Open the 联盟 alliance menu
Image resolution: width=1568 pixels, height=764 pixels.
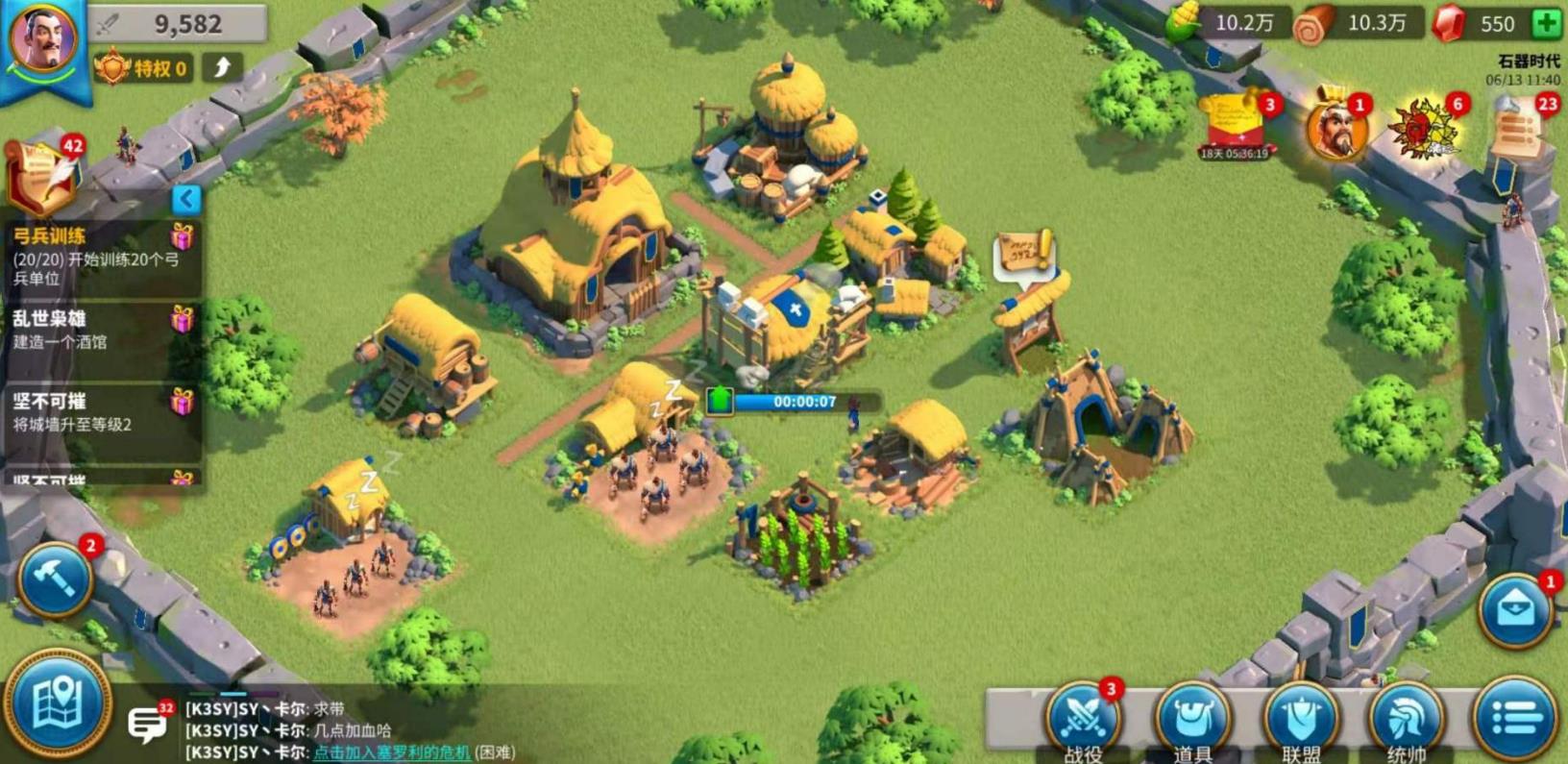pos(1301,719)
